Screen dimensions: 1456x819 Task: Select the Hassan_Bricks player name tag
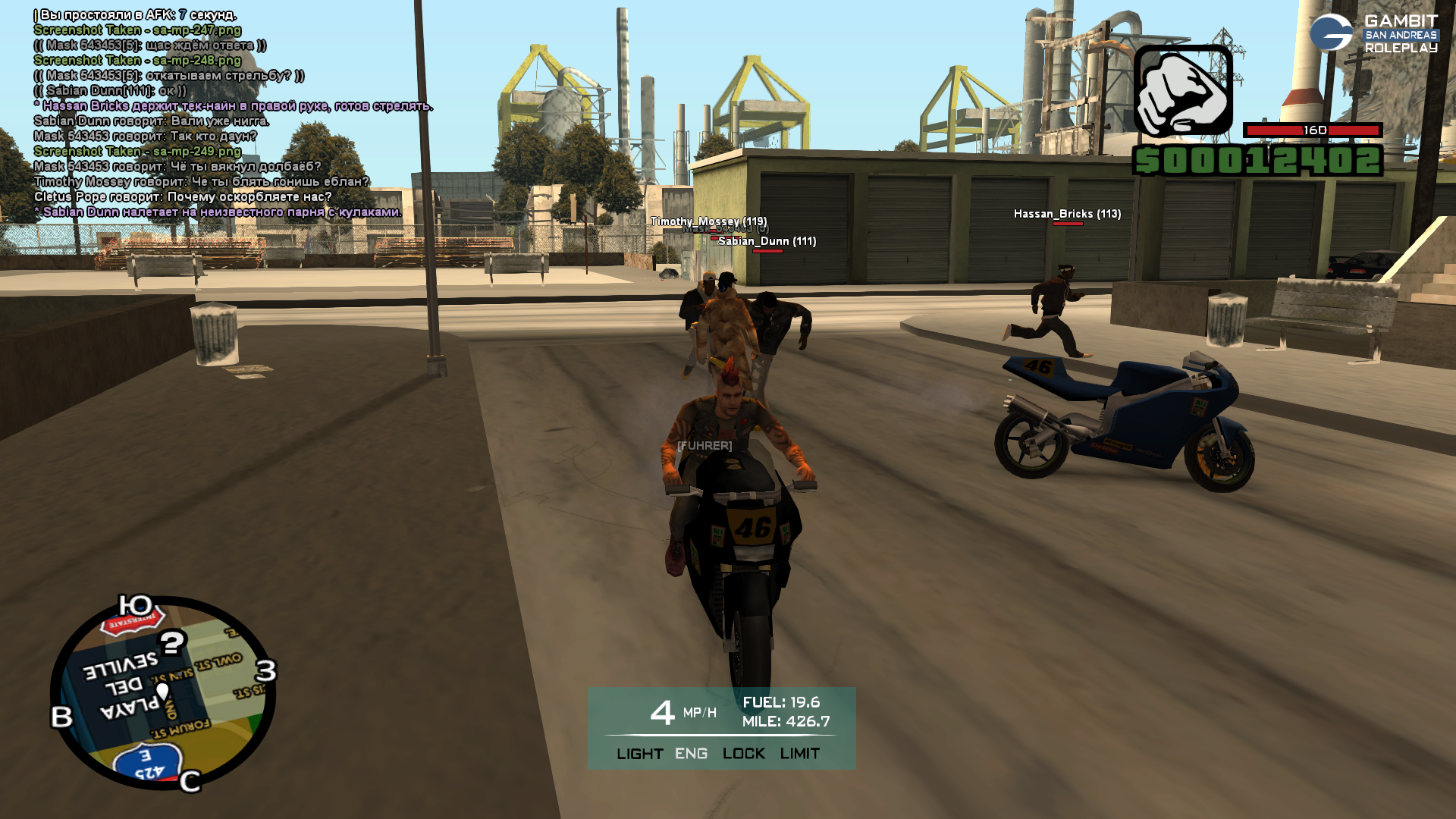[x=1067, y=214]
